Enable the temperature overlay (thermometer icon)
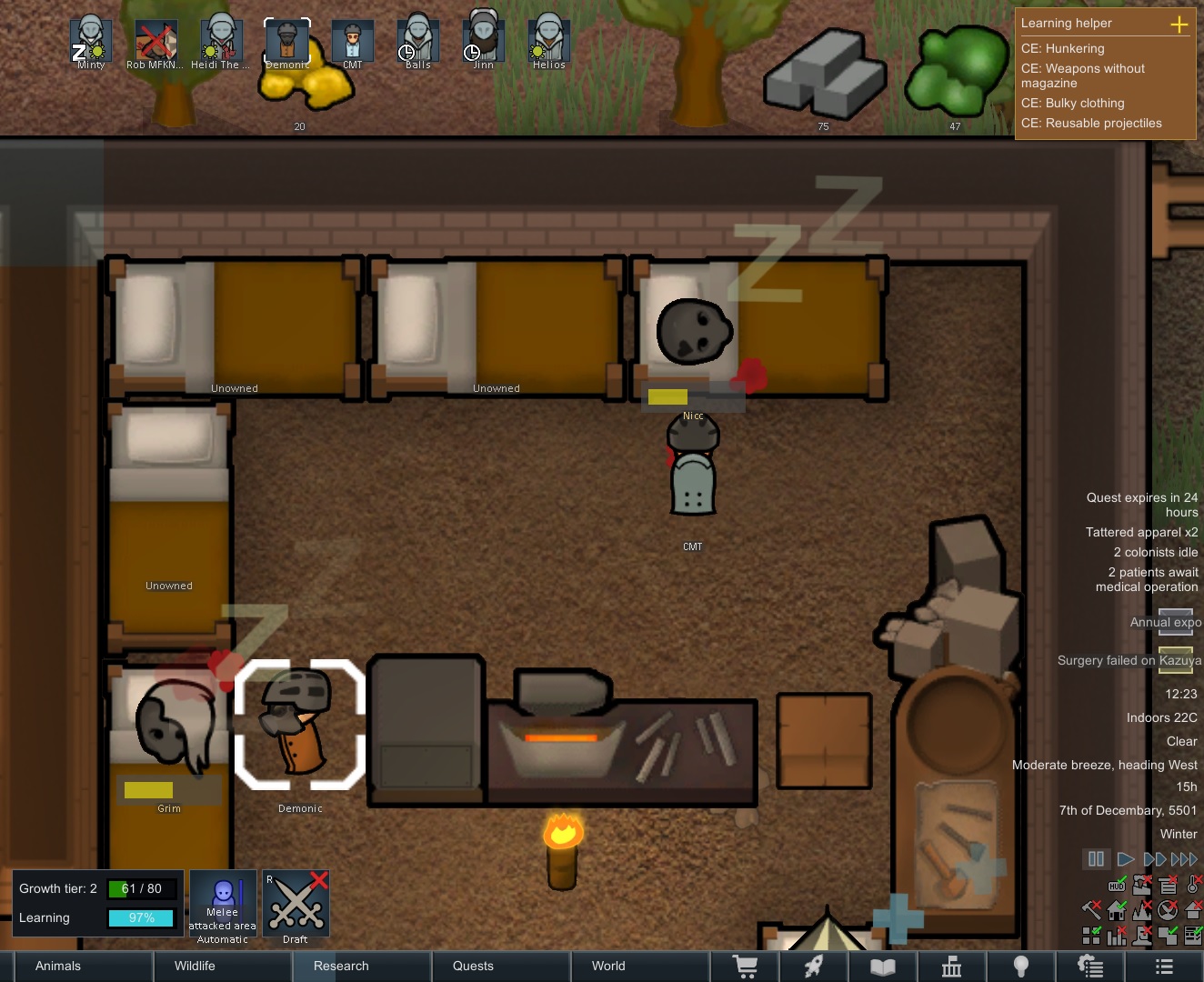The height and width of the screenshot is (982, 1204). tap(1192, 886)
